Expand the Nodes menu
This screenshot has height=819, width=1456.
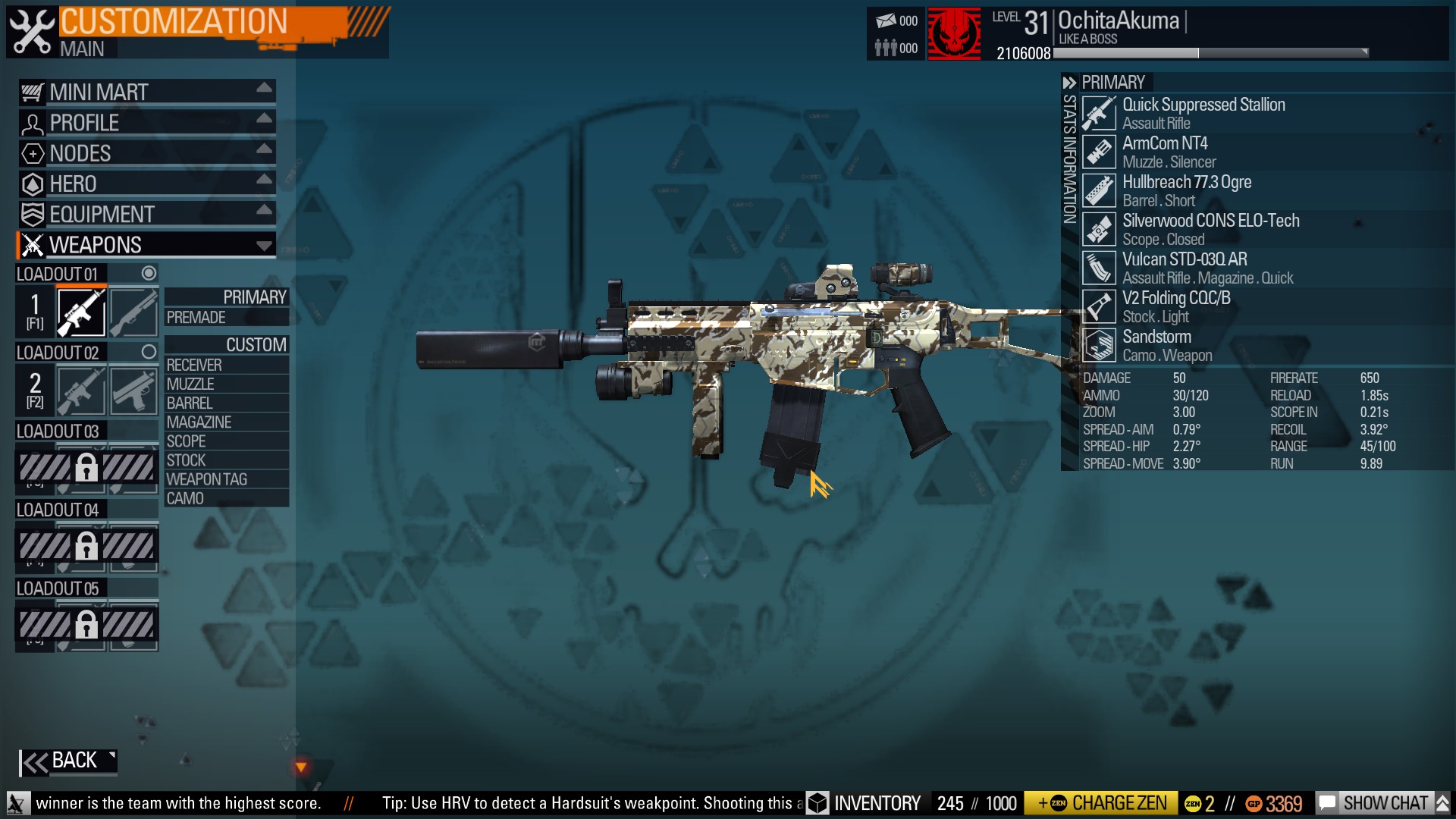(146, 153)
